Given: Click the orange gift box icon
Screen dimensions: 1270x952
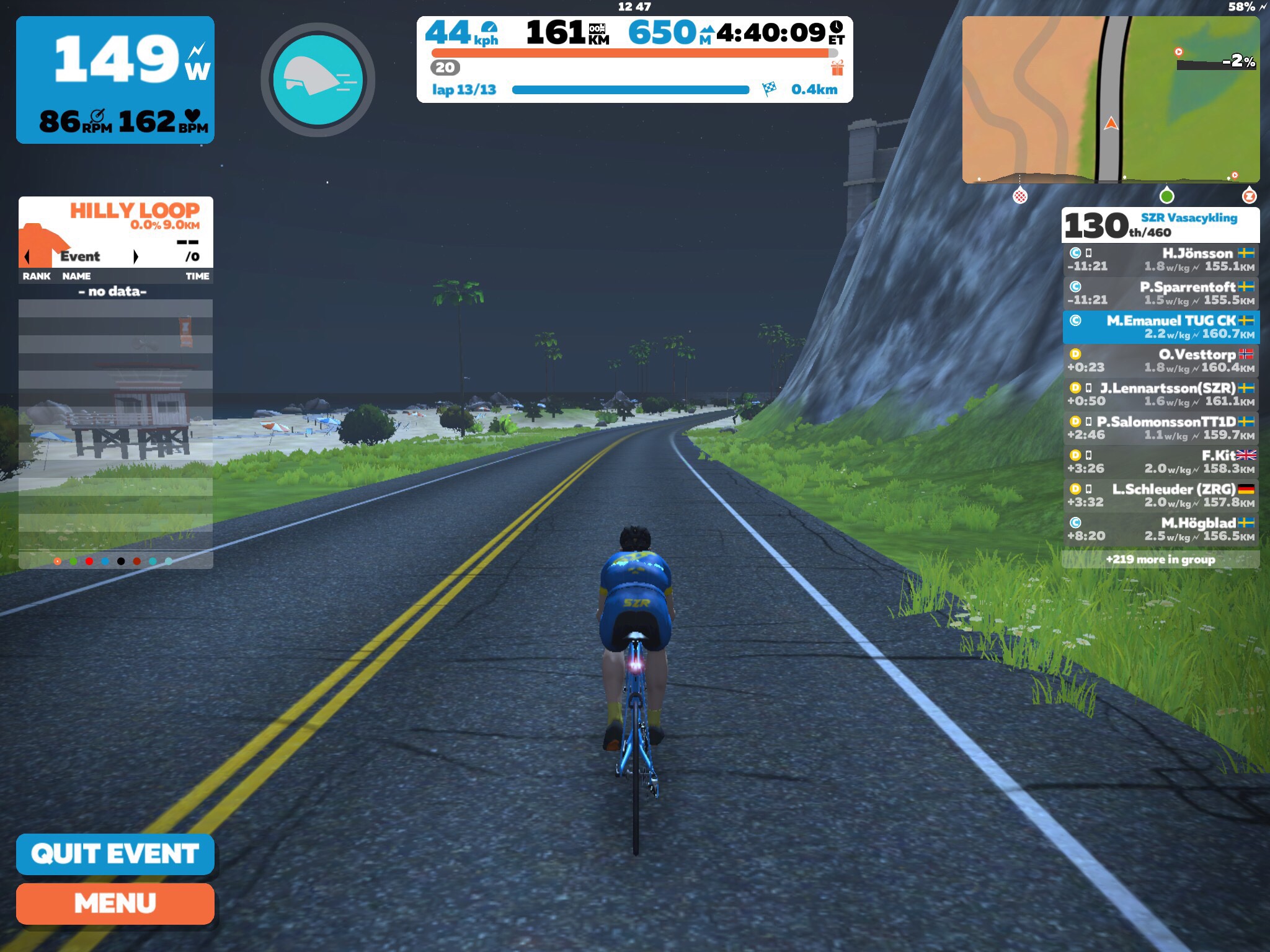Looking at the screenshot, I should click(837, 68).
